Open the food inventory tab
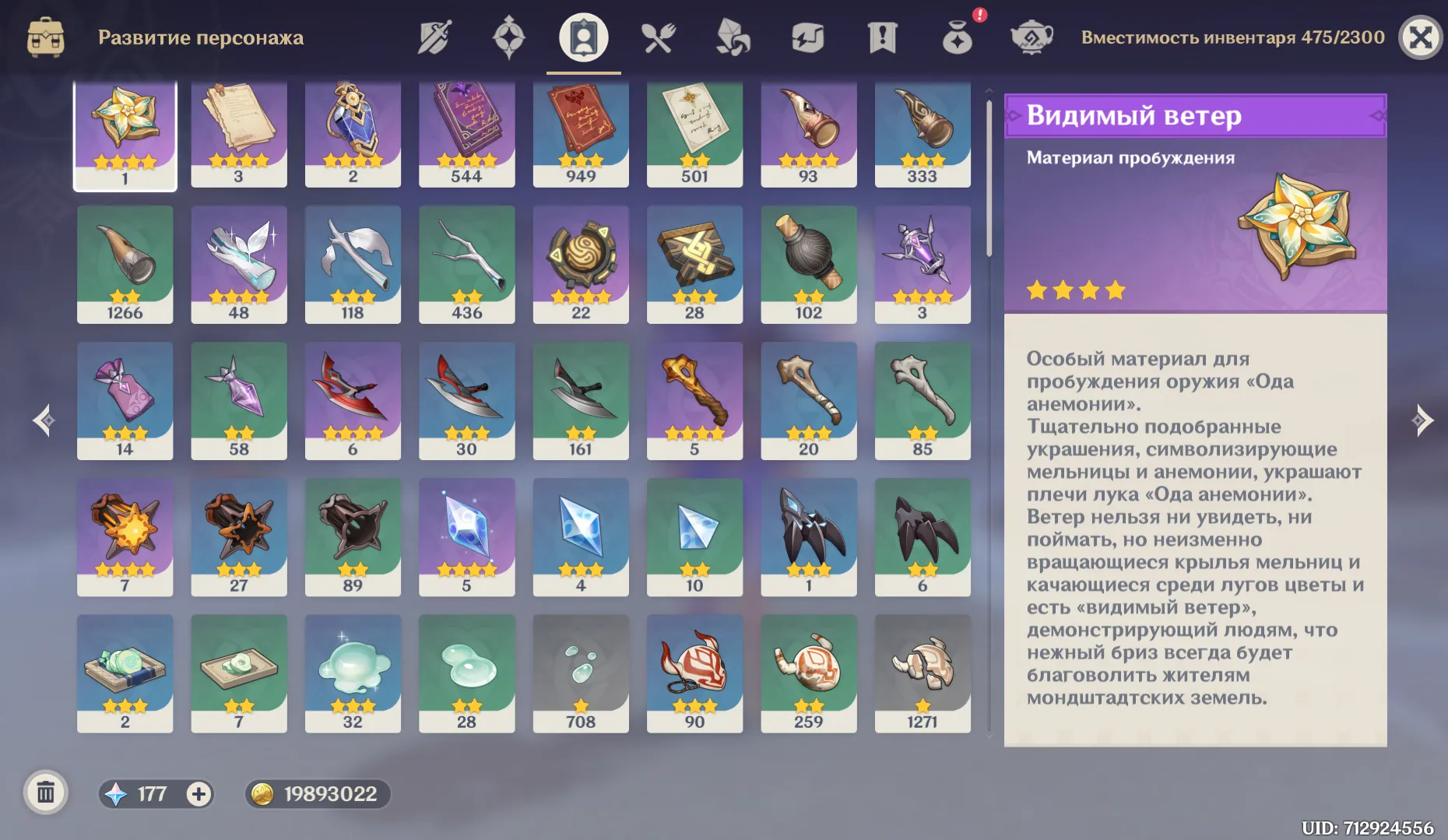 pos(658,37)
